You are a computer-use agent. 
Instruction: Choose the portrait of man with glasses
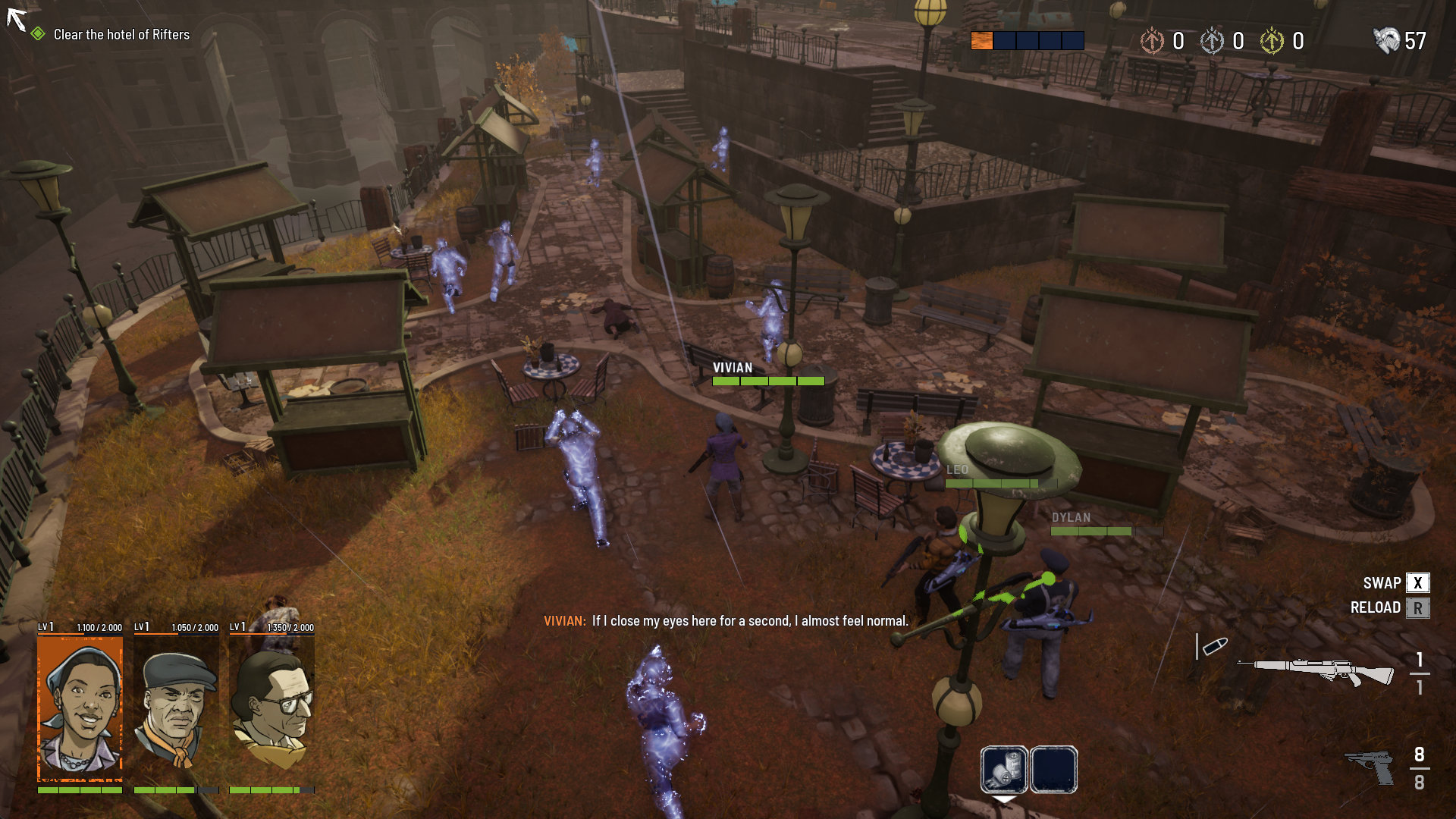coord(271,708)
